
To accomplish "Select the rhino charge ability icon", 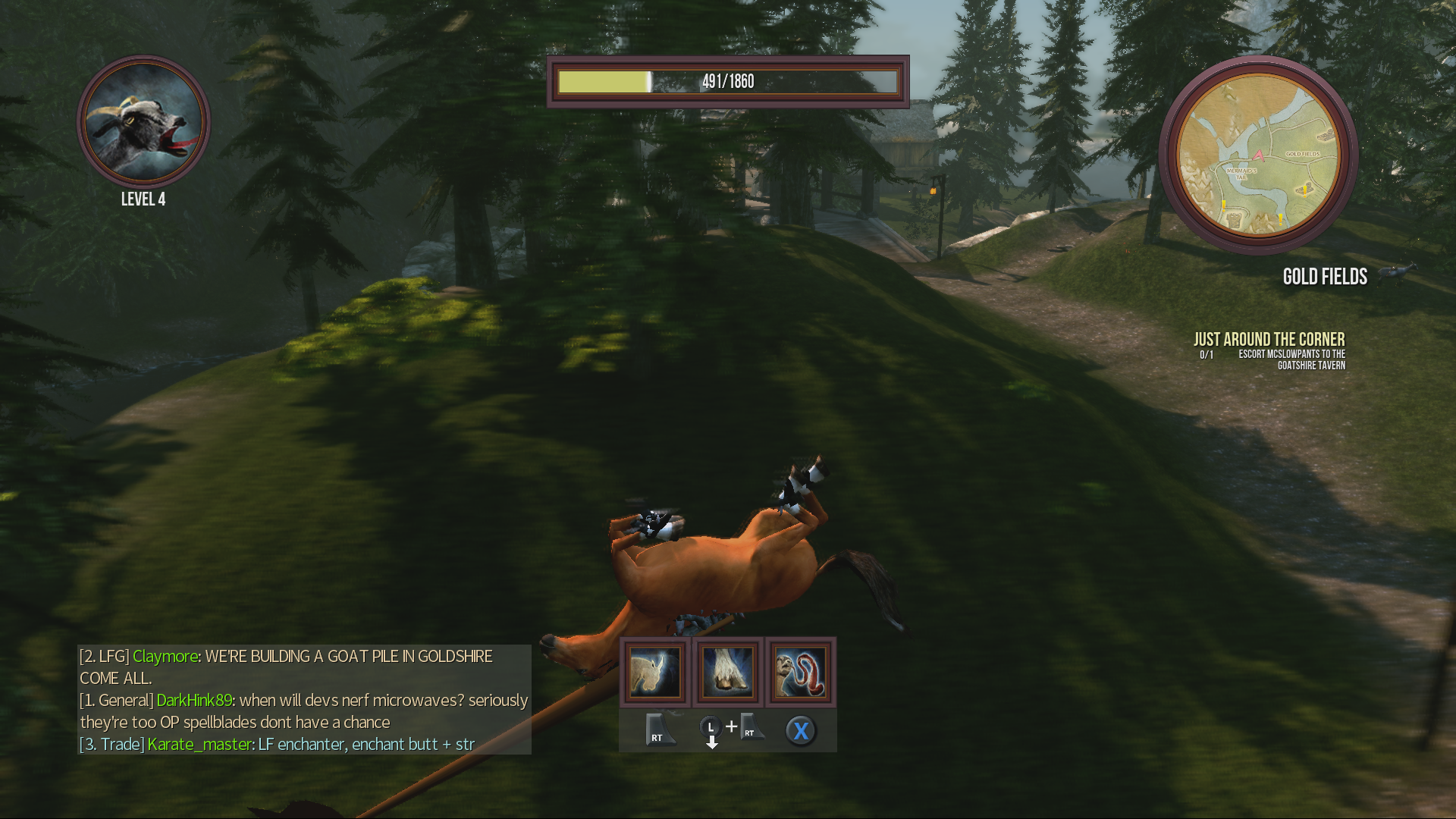I will click(655, 672).
